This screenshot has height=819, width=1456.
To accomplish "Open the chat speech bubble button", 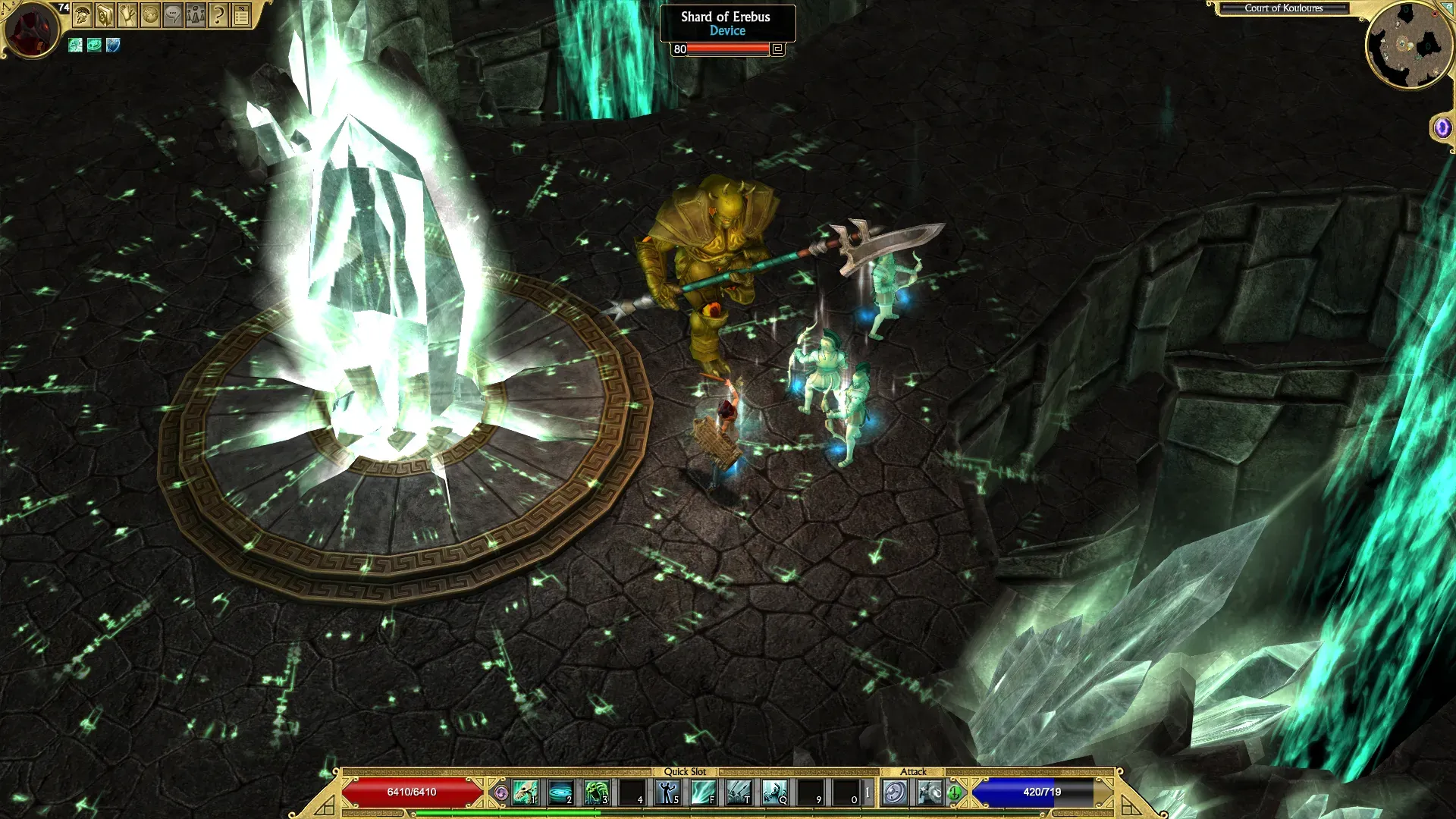I will coord(173,14).
